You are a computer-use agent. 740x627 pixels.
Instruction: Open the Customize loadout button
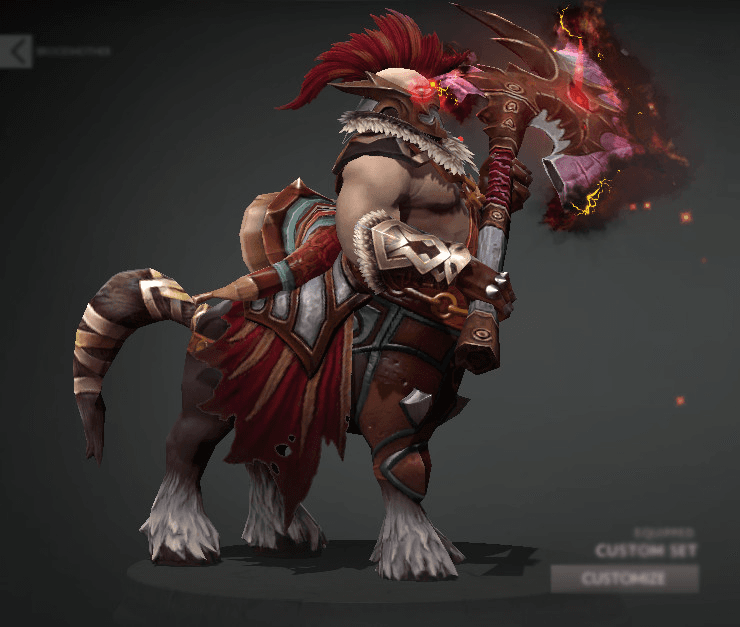click(x=624, y=578)
